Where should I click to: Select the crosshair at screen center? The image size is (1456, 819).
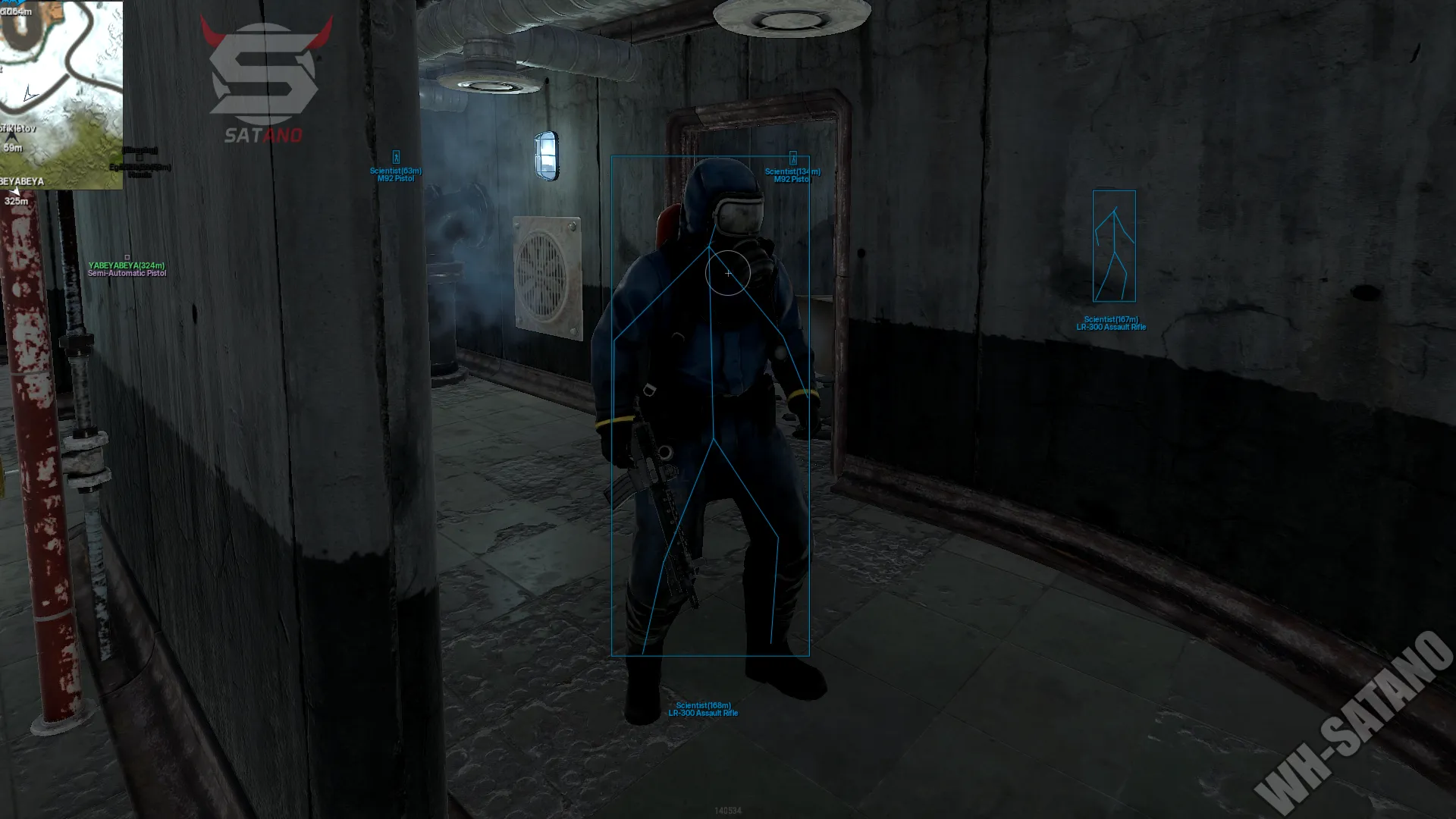[728, 273]
